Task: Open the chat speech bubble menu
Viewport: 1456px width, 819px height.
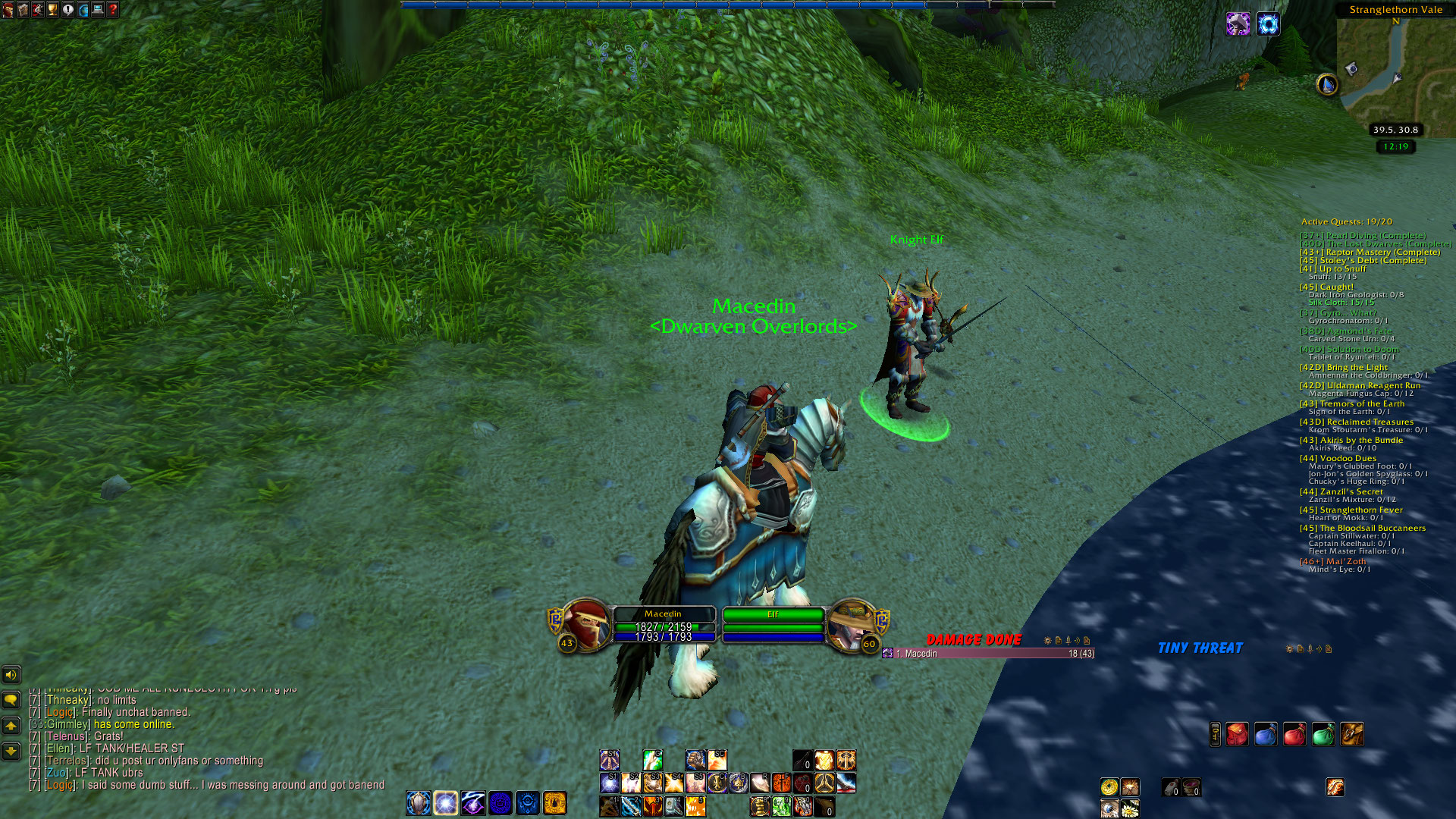Action: [11, 699]
